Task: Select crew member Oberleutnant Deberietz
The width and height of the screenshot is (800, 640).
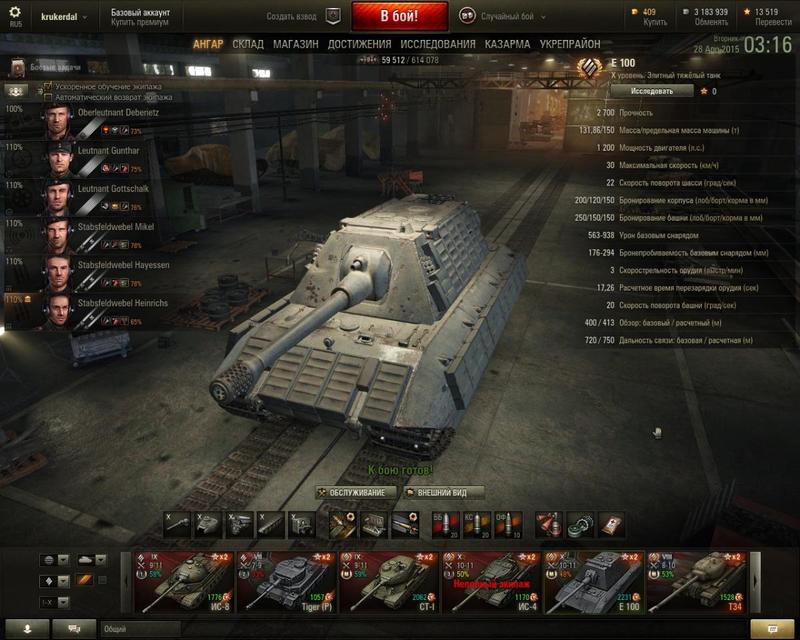Action: tap(100, 120)
